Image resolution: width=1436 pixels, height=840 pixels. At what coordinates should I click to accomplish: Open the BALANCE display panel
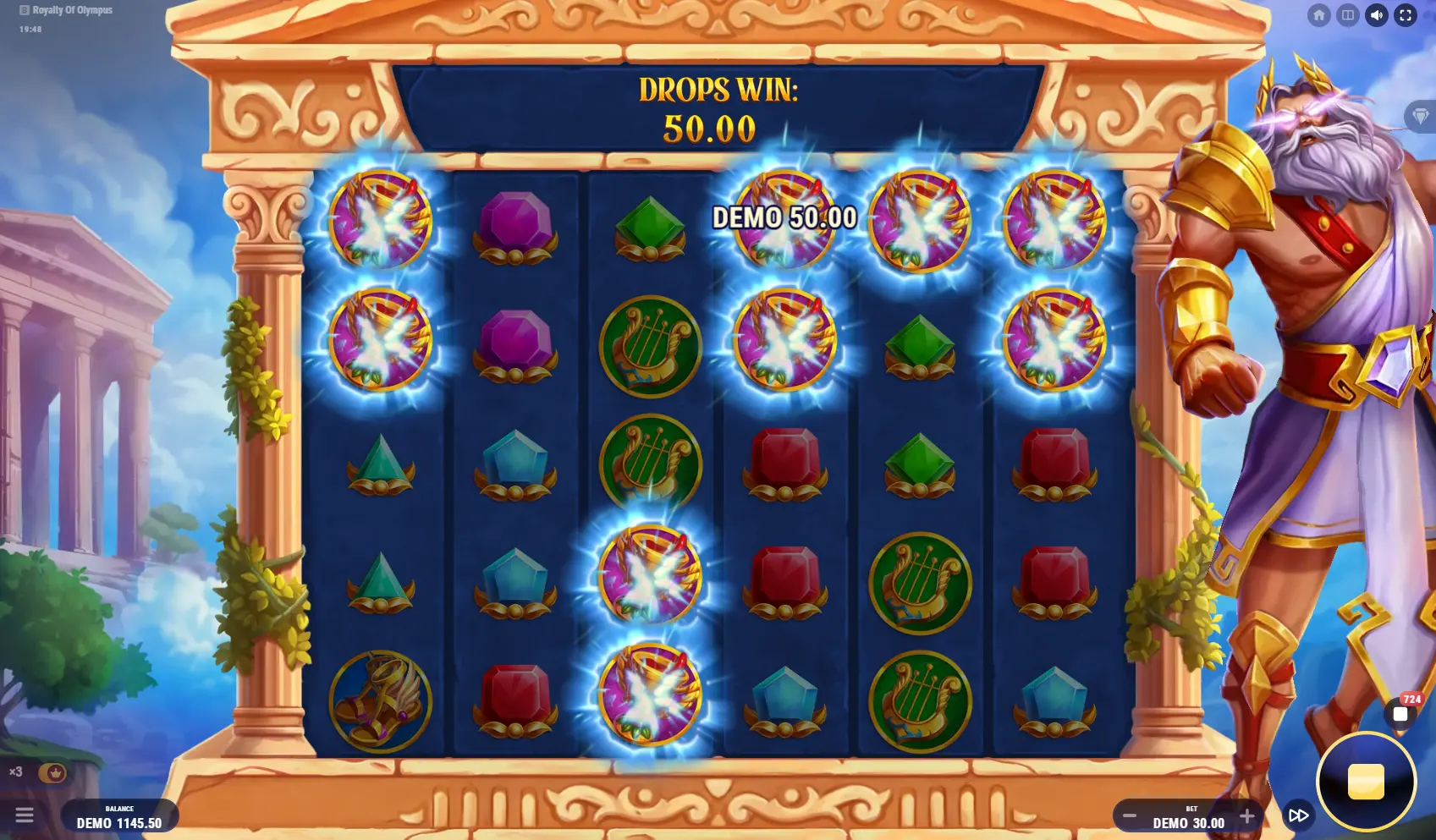coord(118,815)
